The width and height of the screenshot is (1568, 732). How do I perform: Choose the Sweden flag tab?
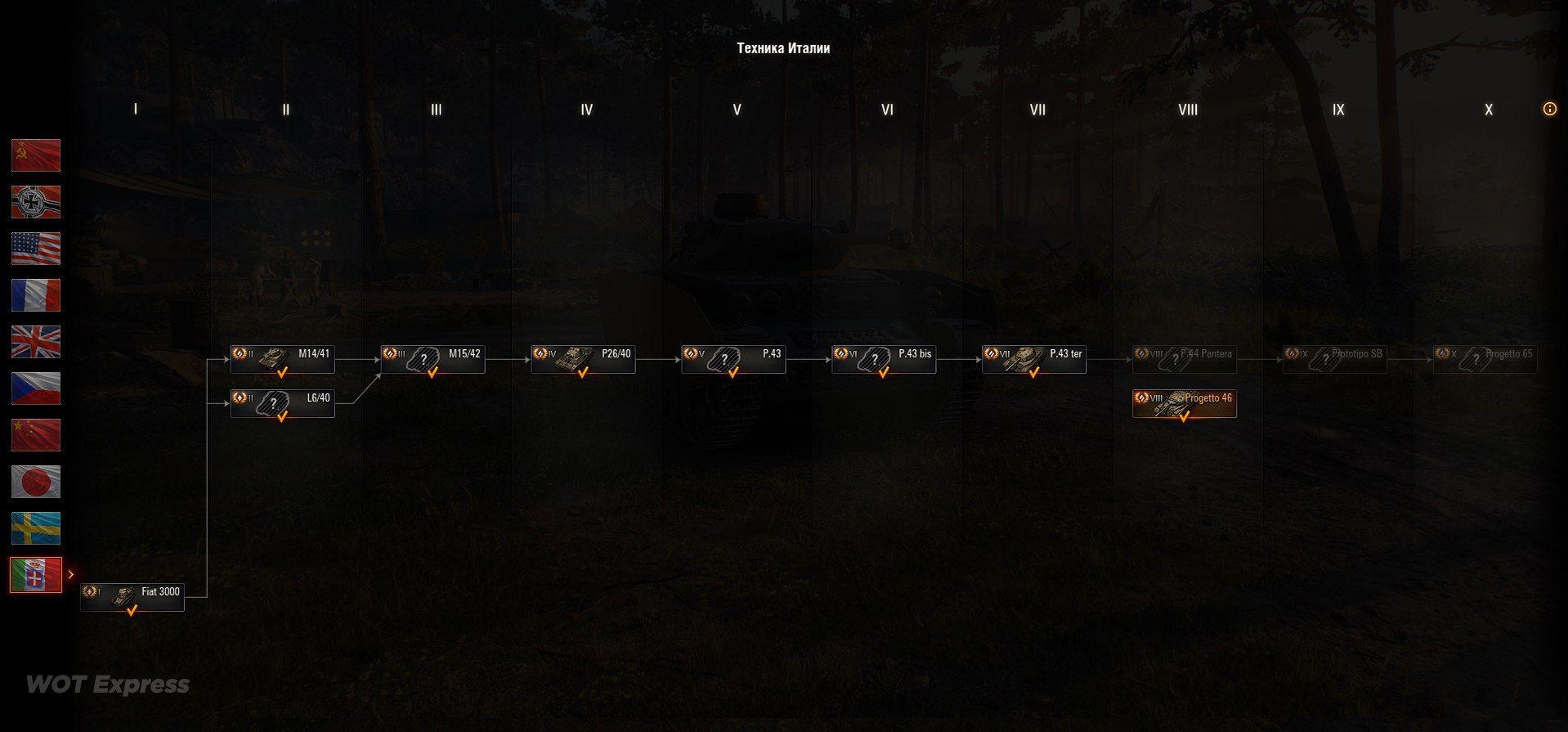(36, 528)
